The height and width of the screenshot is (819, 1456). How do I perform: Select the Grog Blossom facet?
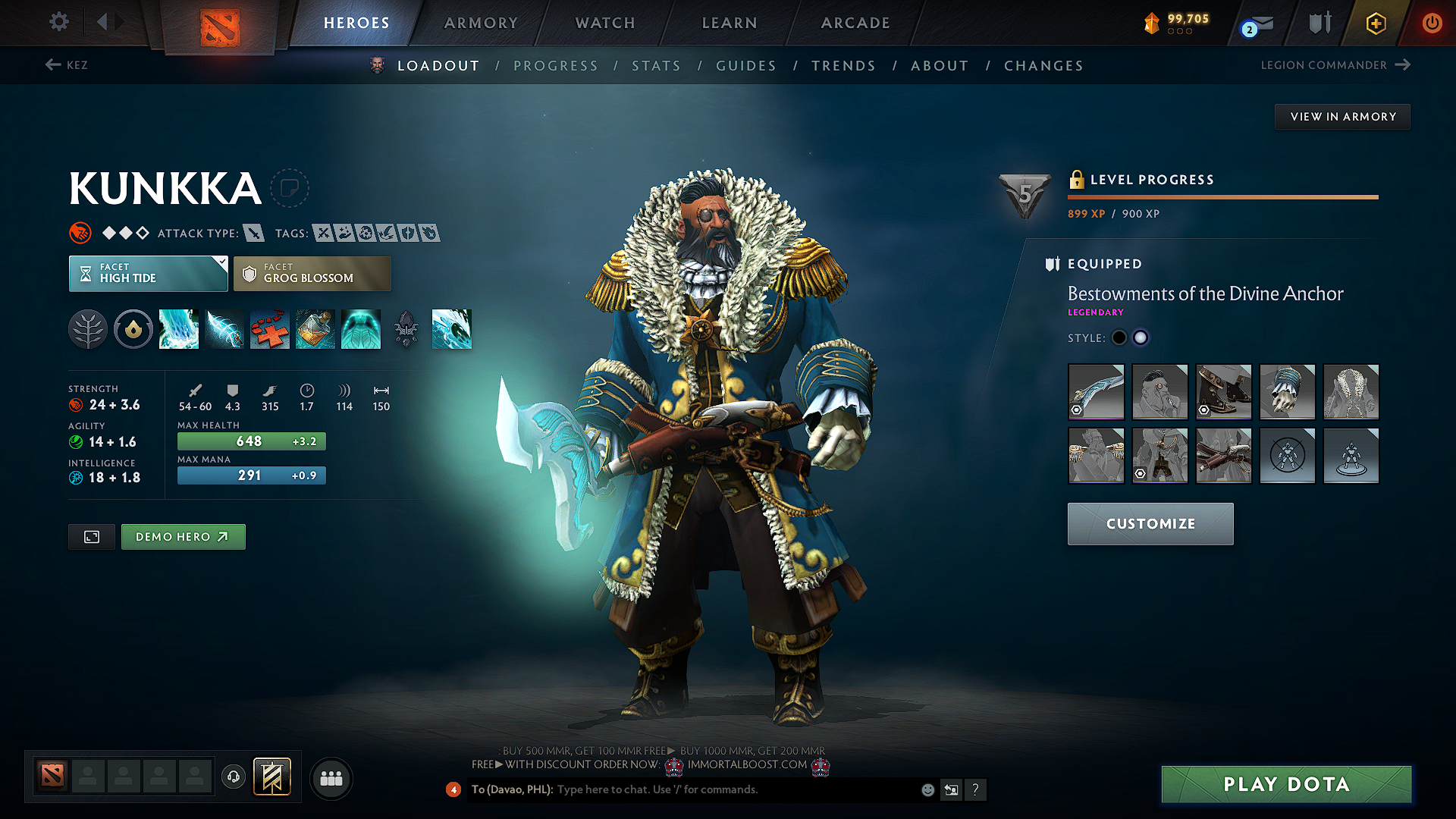coord(312,273)
